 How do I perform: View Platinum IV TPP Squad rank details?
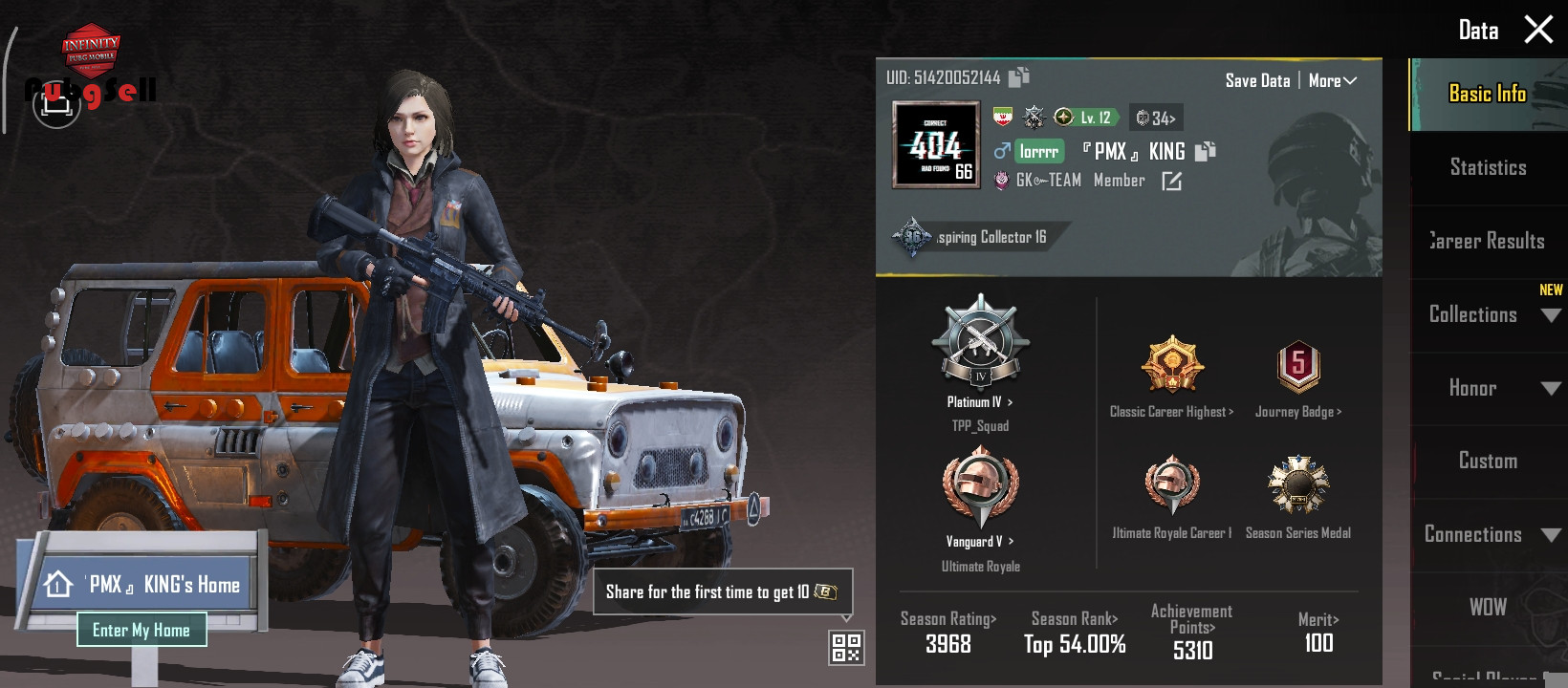[x=980, y=363]
